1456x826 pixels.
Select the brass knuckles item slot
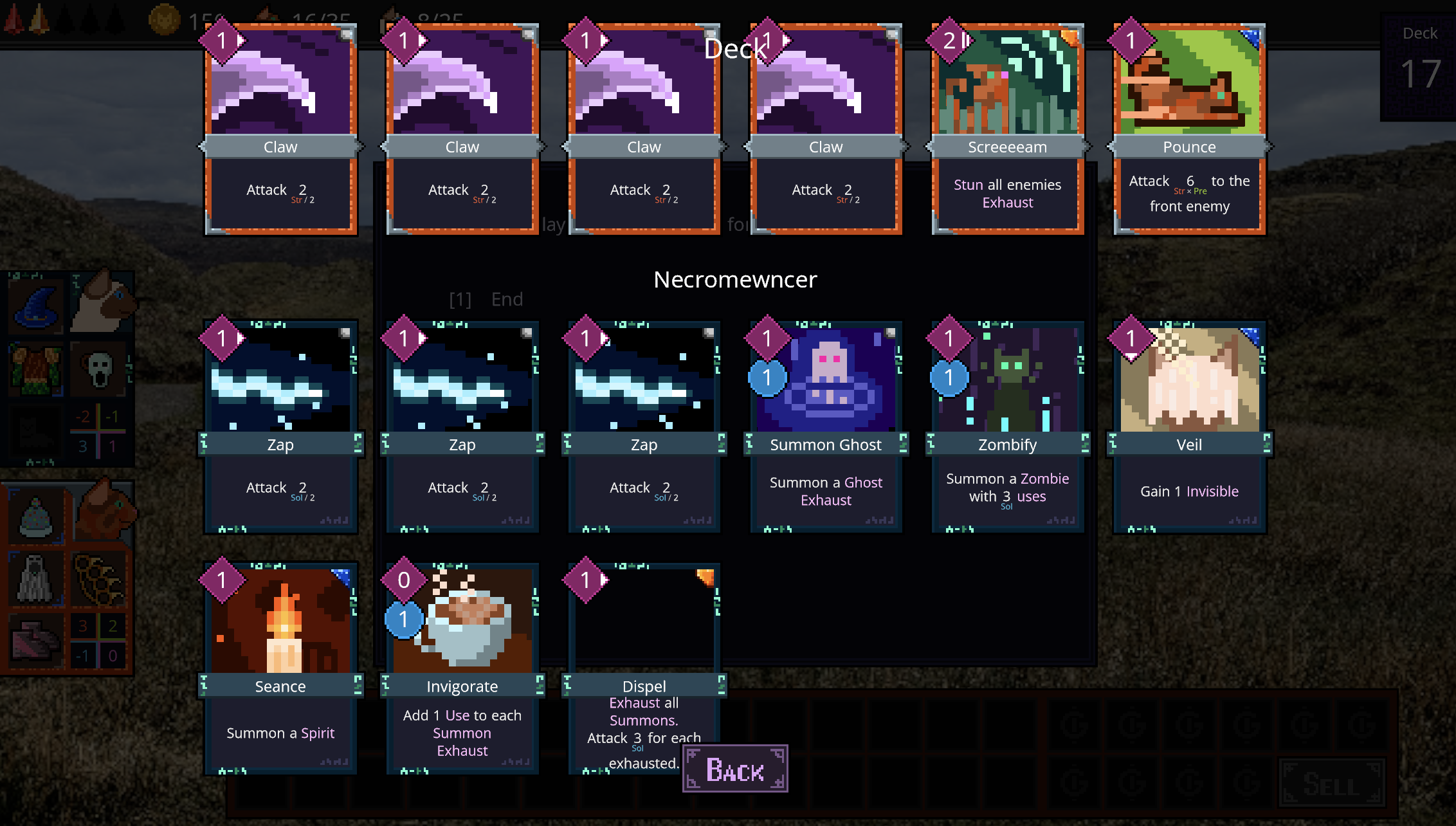(100, 578)
